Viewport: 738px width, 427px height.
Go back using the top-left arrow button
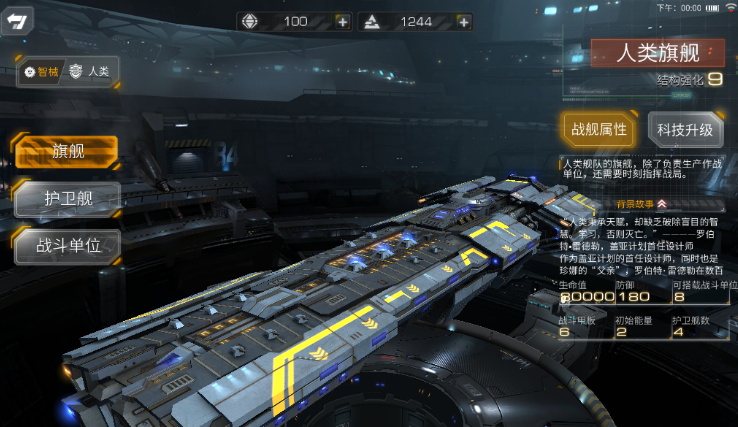(x=17, y=21)
